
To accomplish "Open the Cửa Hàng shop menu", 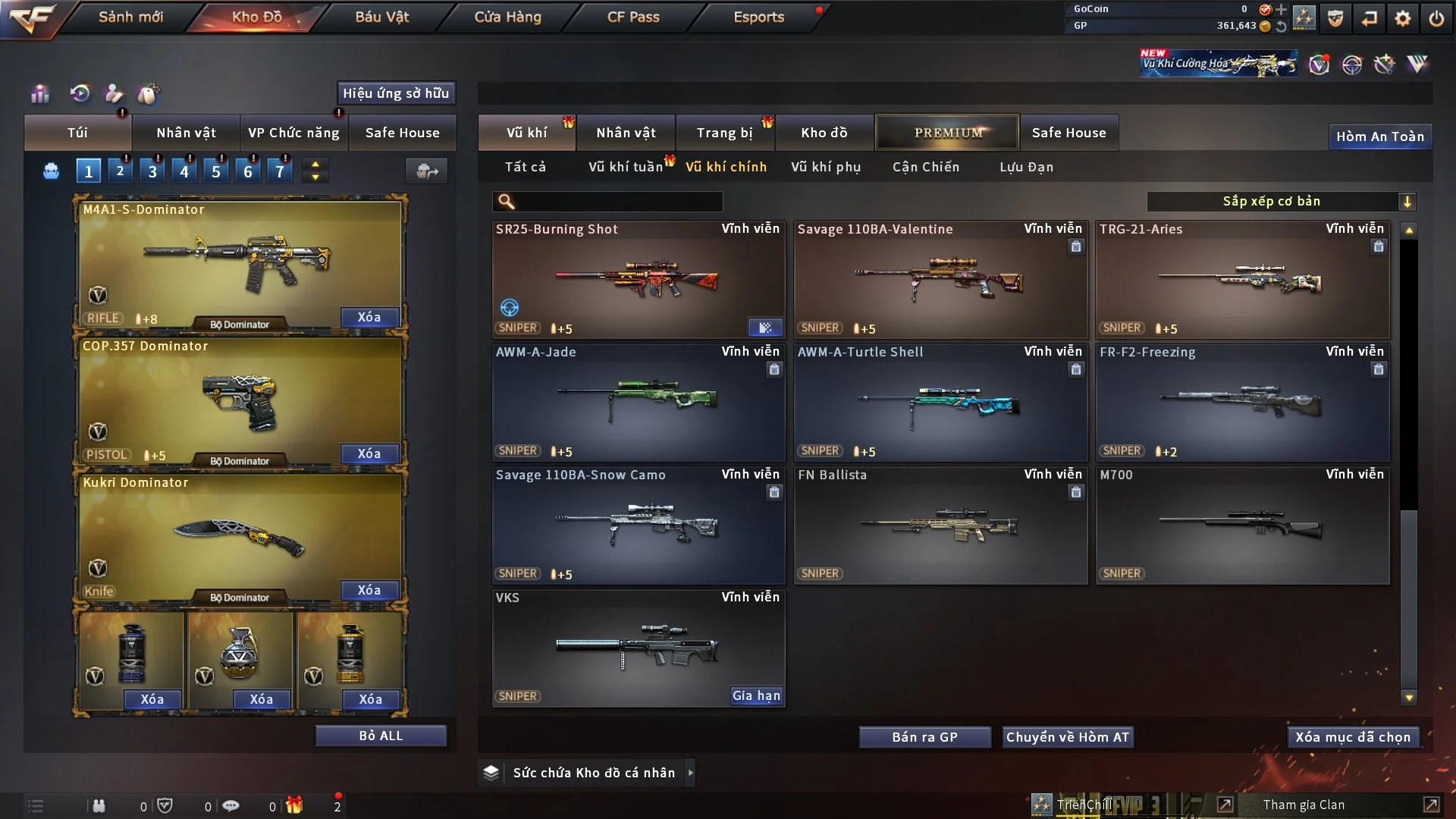I will pos(507,17).
